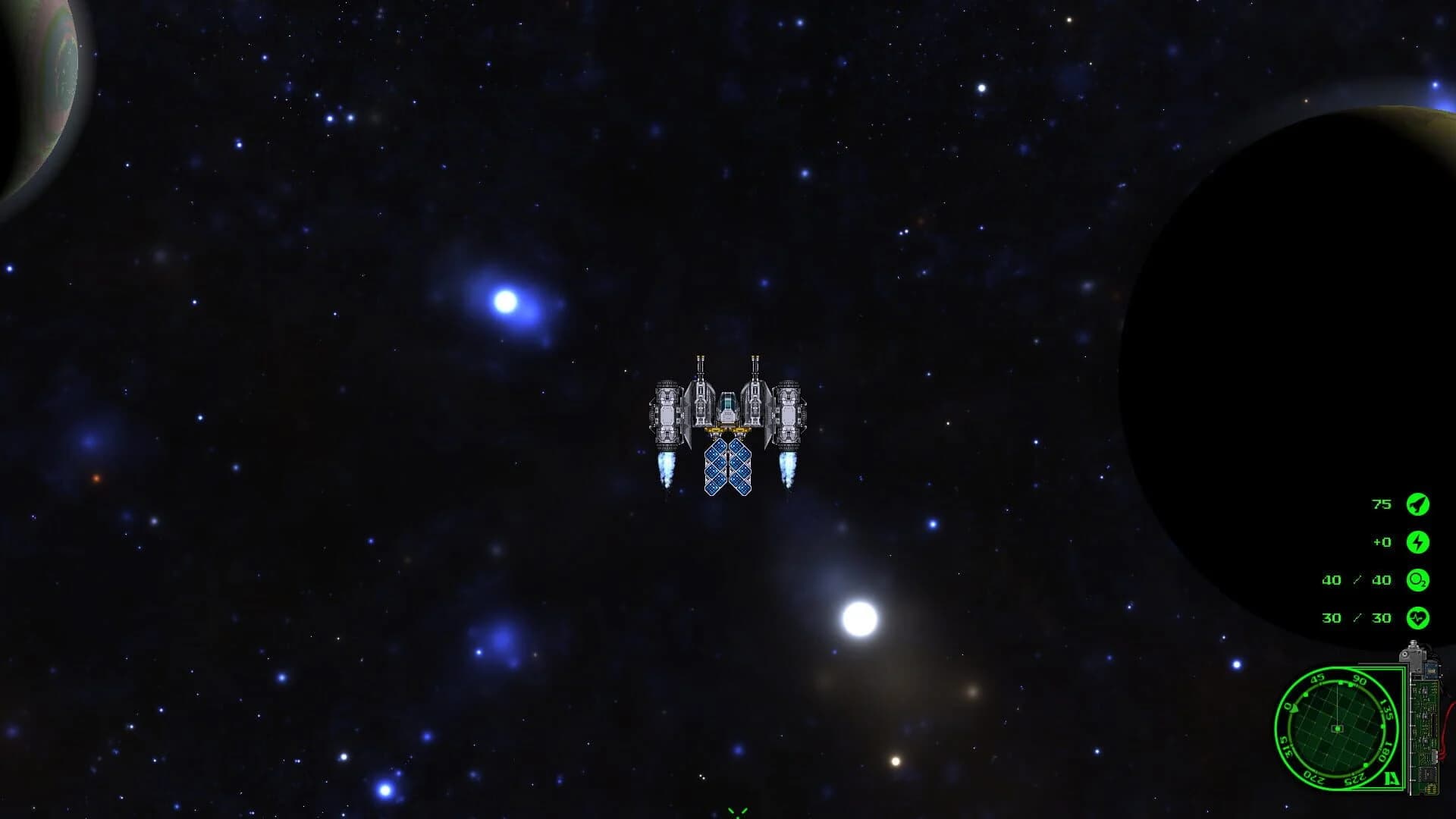The width and height of the screenshot is (1456, 819).
Task: Click the 0 bearing arrow on the compass ring
Action: click(x=1294, y=708)
